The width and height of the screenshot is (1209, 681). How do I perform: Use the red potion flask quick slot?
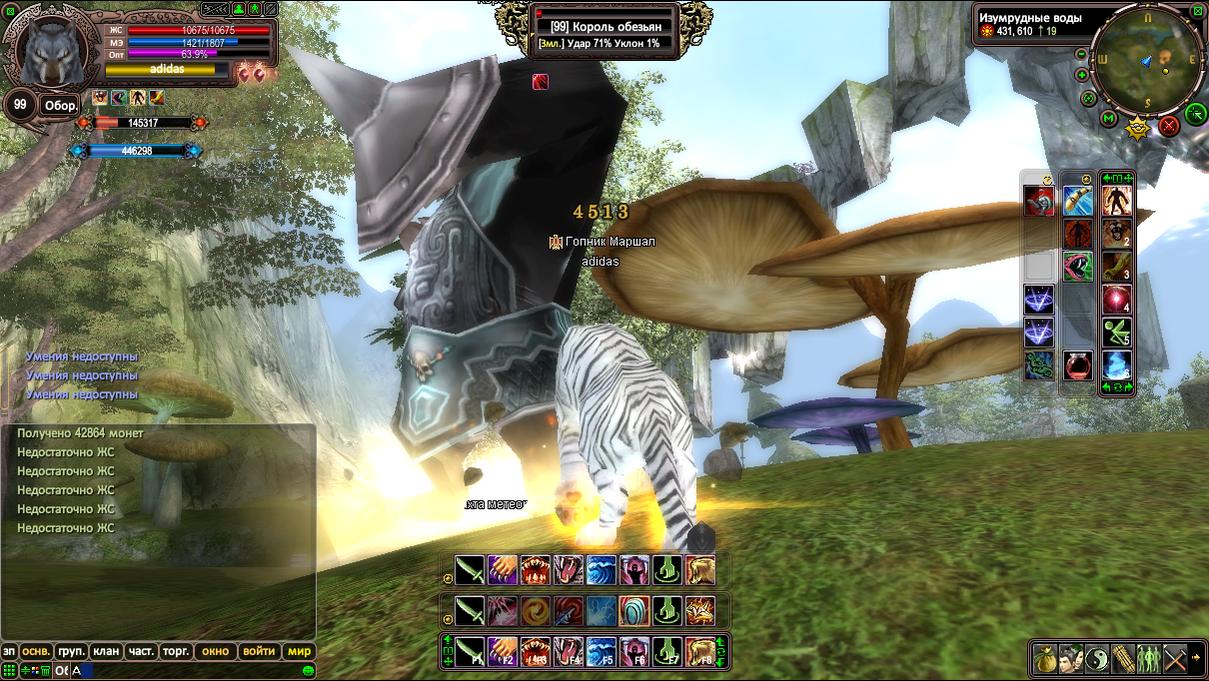coord(1077,366)
